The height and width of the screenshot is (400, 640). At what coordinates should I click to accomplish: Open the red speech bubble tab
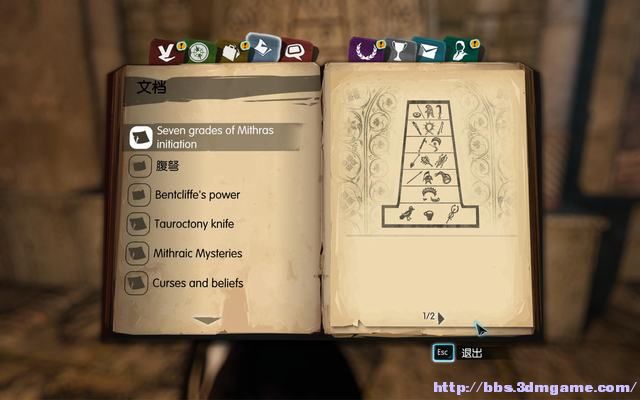point(294,51)
